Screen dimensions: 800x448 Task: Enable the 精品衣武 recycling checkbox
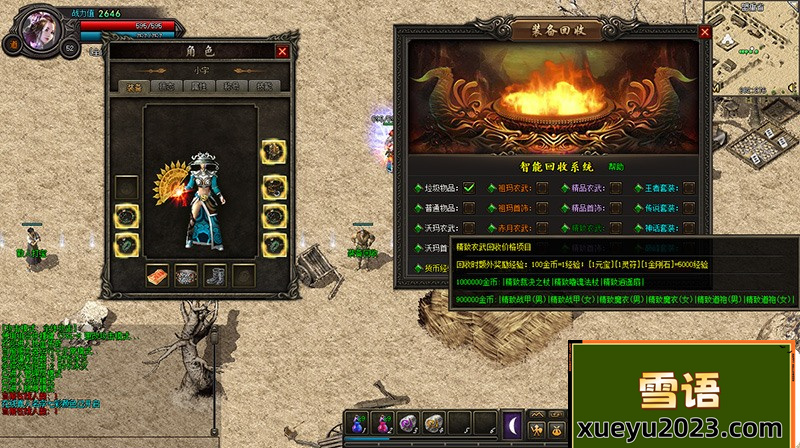coord(617,186)
